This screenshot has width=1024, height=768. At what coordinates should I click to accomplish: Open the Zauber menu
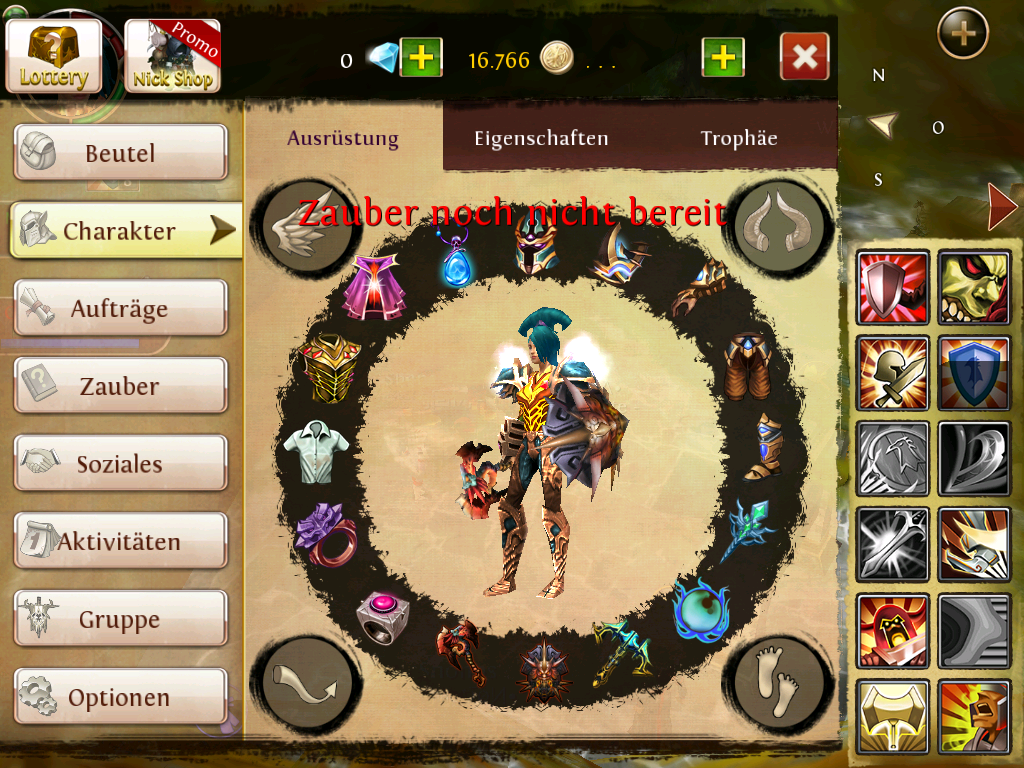coord(120,386)
